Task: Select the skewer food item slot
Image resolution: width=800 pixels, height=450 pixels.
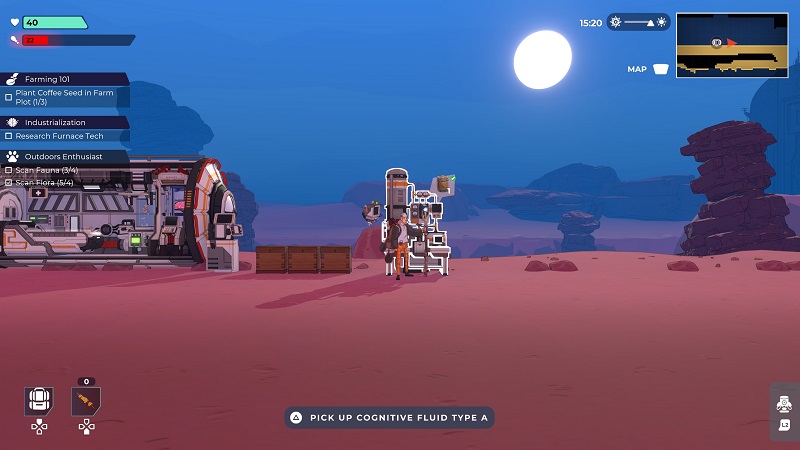Action: point(86,402)
